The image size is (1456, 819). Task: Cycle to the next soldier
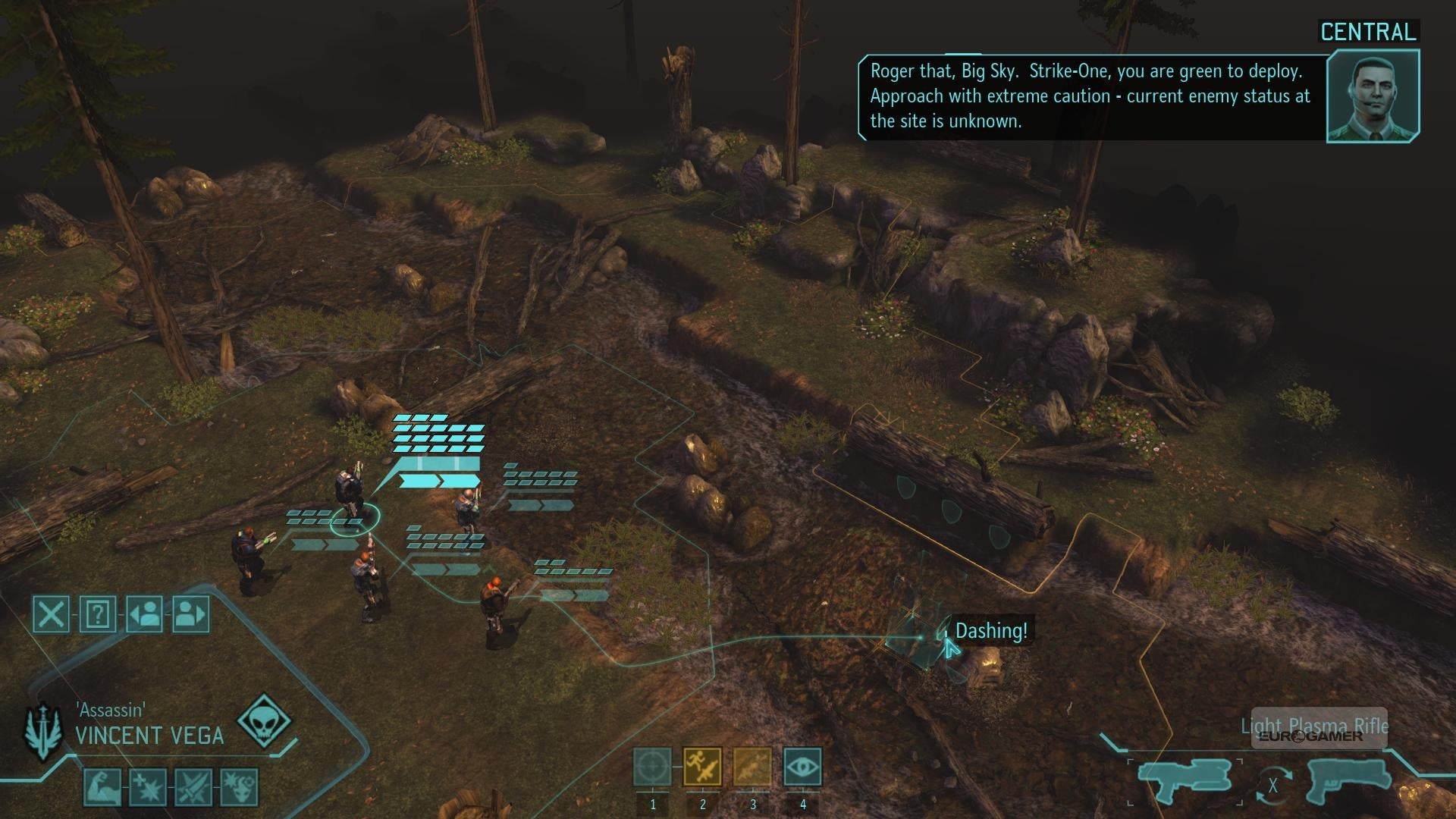(x=190, y=613)
